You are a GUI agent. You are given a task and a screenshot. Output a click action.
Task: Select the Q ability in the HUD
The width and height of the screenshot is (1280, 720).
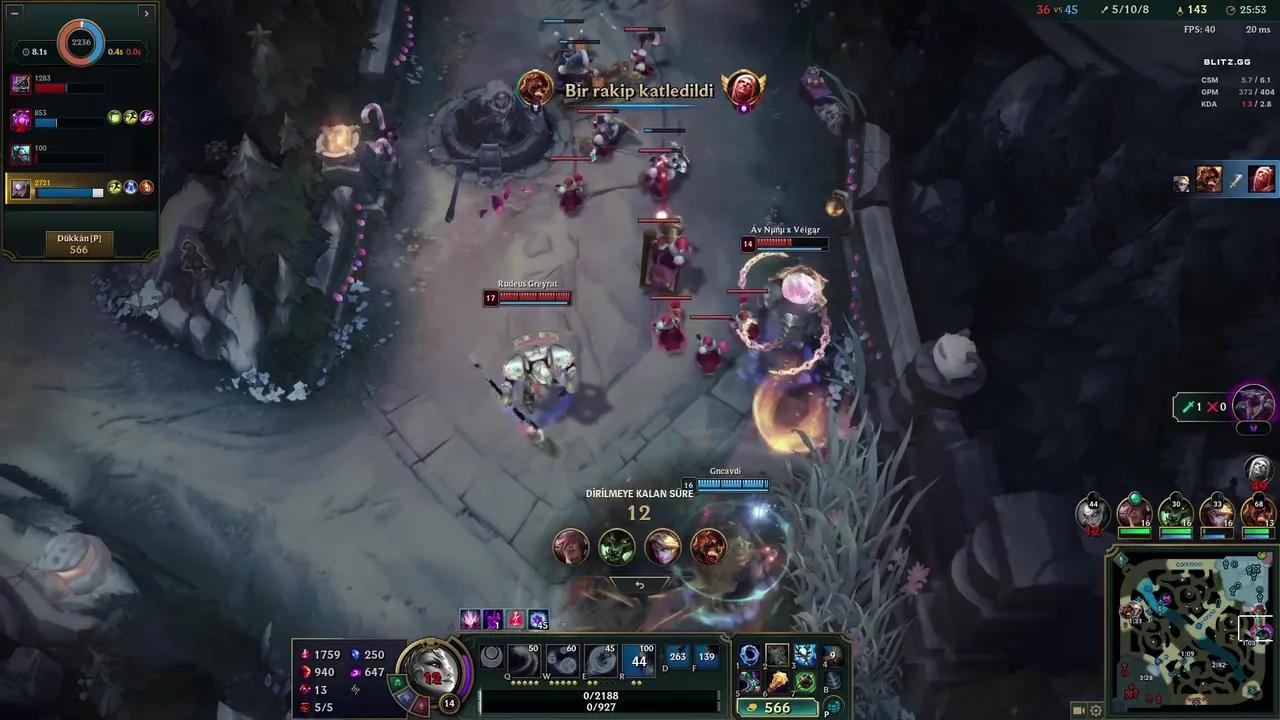(522, 659)
